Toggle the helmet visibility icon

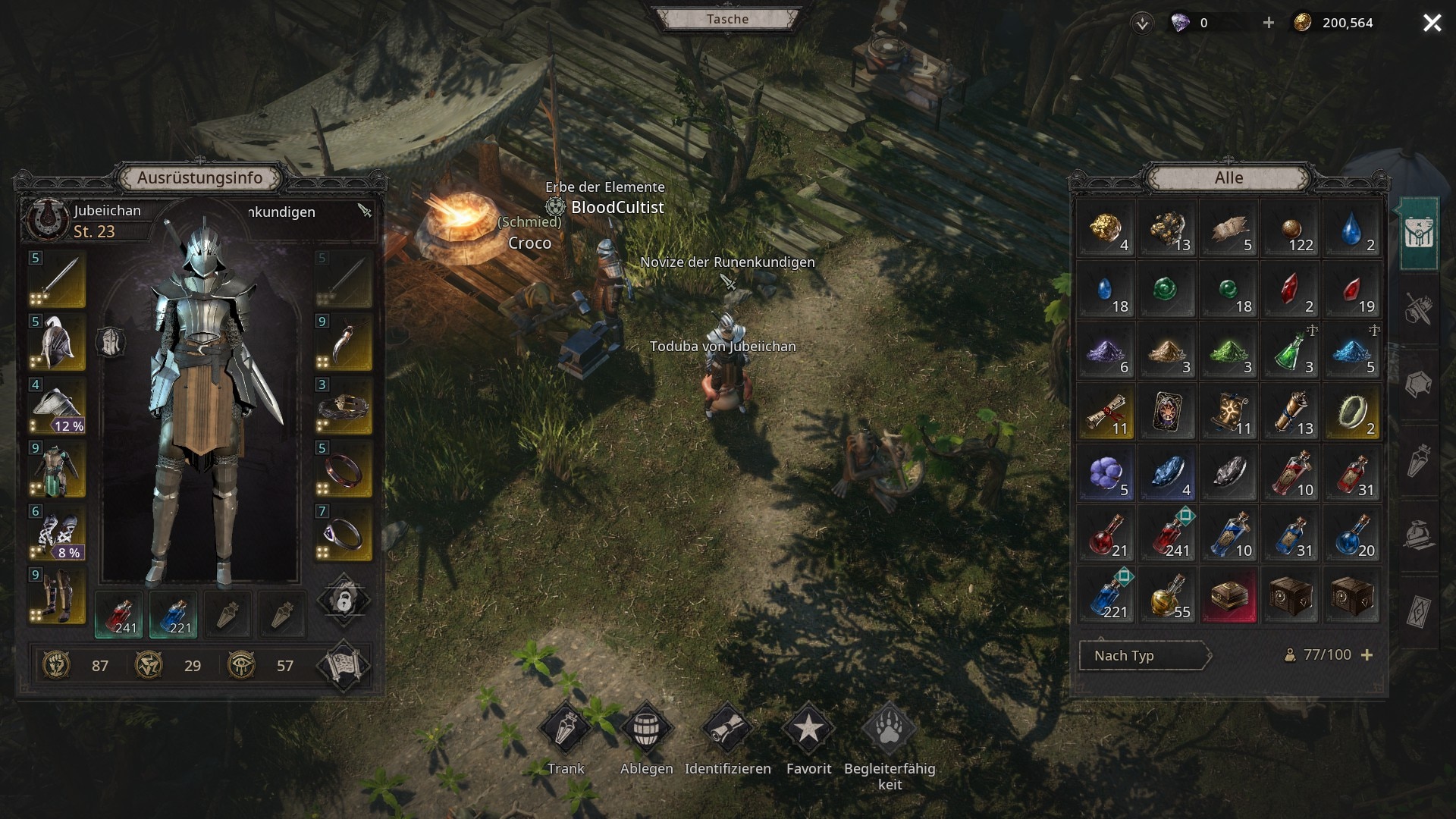point(111,342)
